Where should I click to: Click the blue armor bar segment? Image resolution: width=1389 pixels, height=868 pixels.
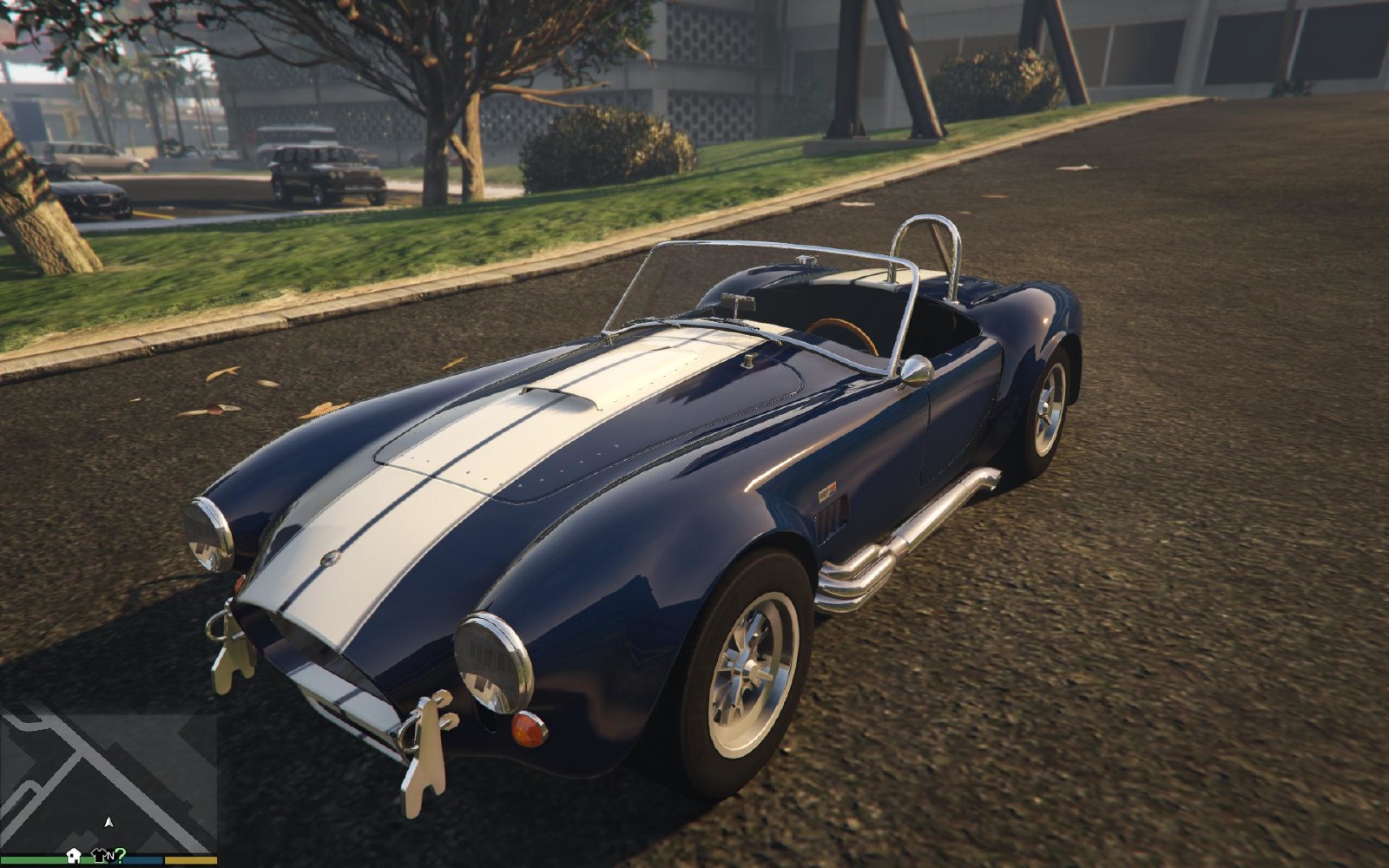coord(143,859)
